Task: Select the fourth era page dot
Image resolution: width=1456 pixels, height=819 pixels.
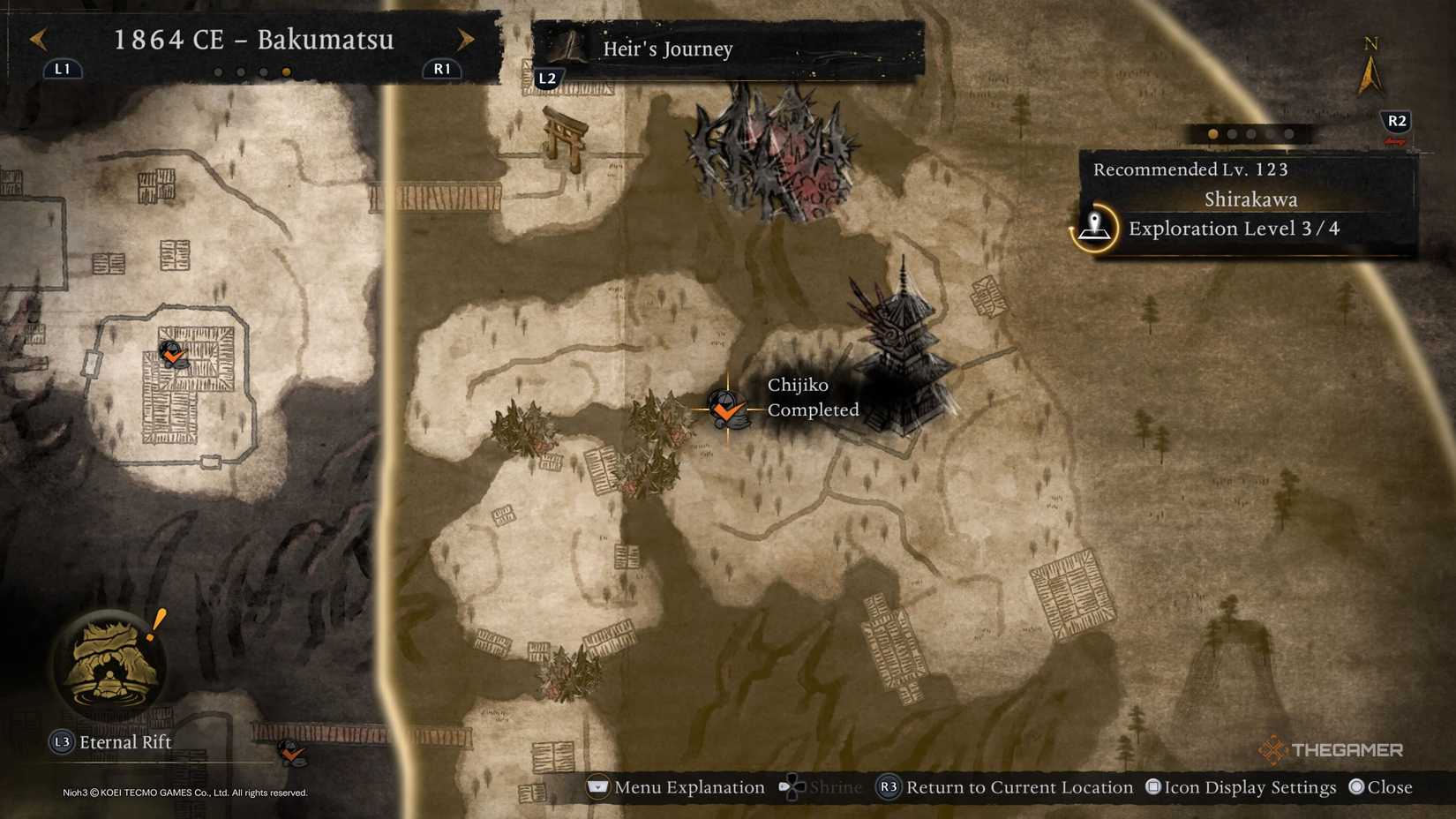Action: 285,72
